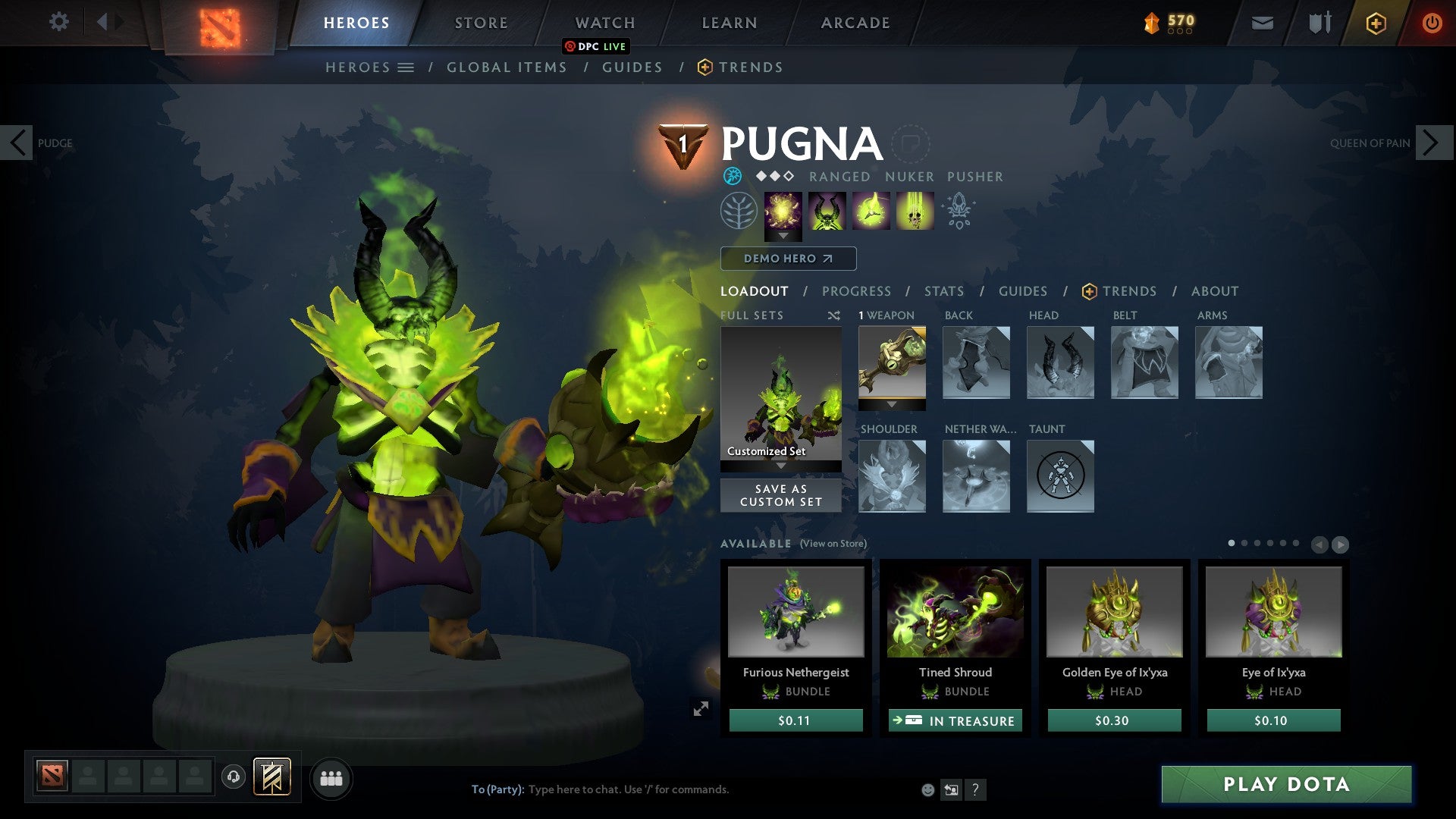Check mail with the envelope icon
Viewport: 1456px width, 819px height.
(x=1262, y=23)
